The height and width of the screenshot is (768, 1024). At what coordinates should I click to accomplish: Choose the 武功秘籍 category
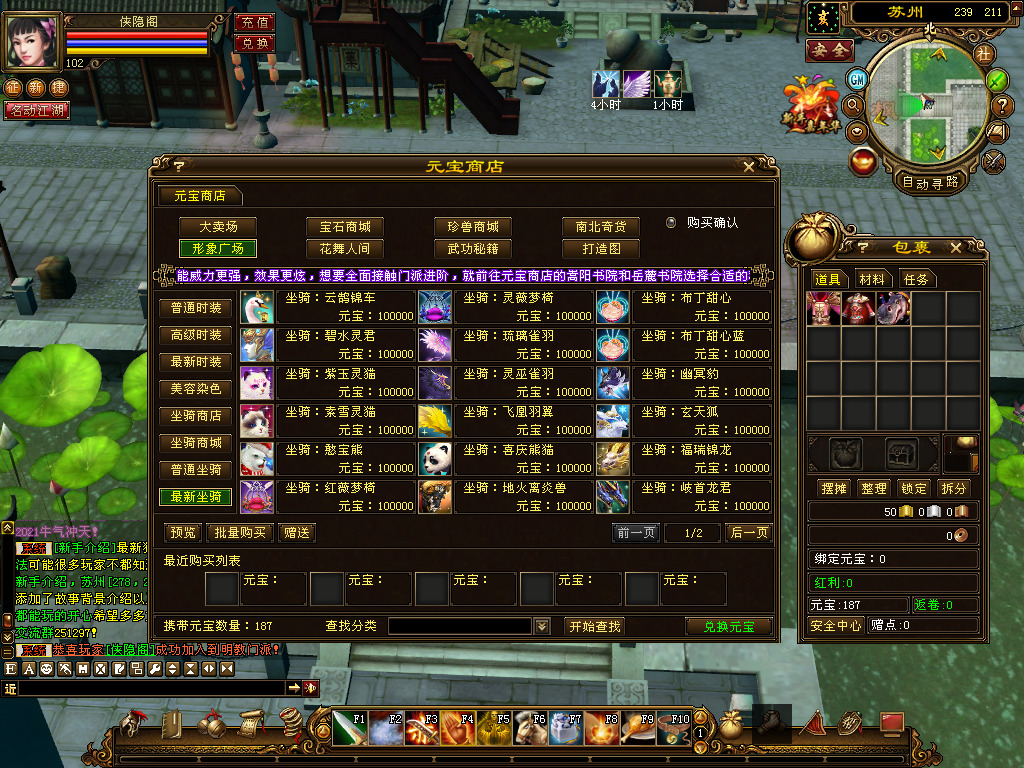472,249
